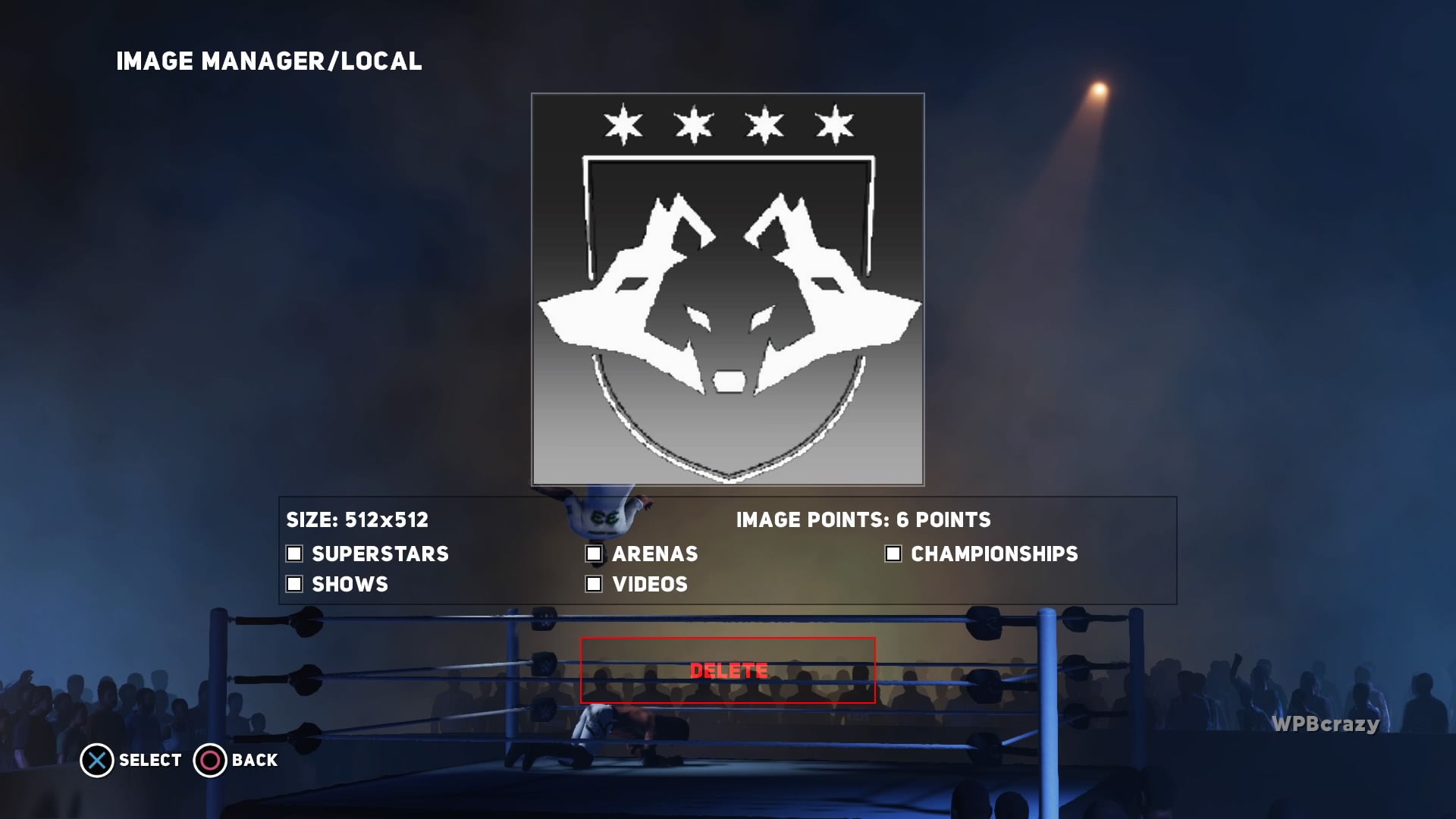The image size is (1456, 819).
Task: Toggle the Superstars checkbox
Action: 294,554
